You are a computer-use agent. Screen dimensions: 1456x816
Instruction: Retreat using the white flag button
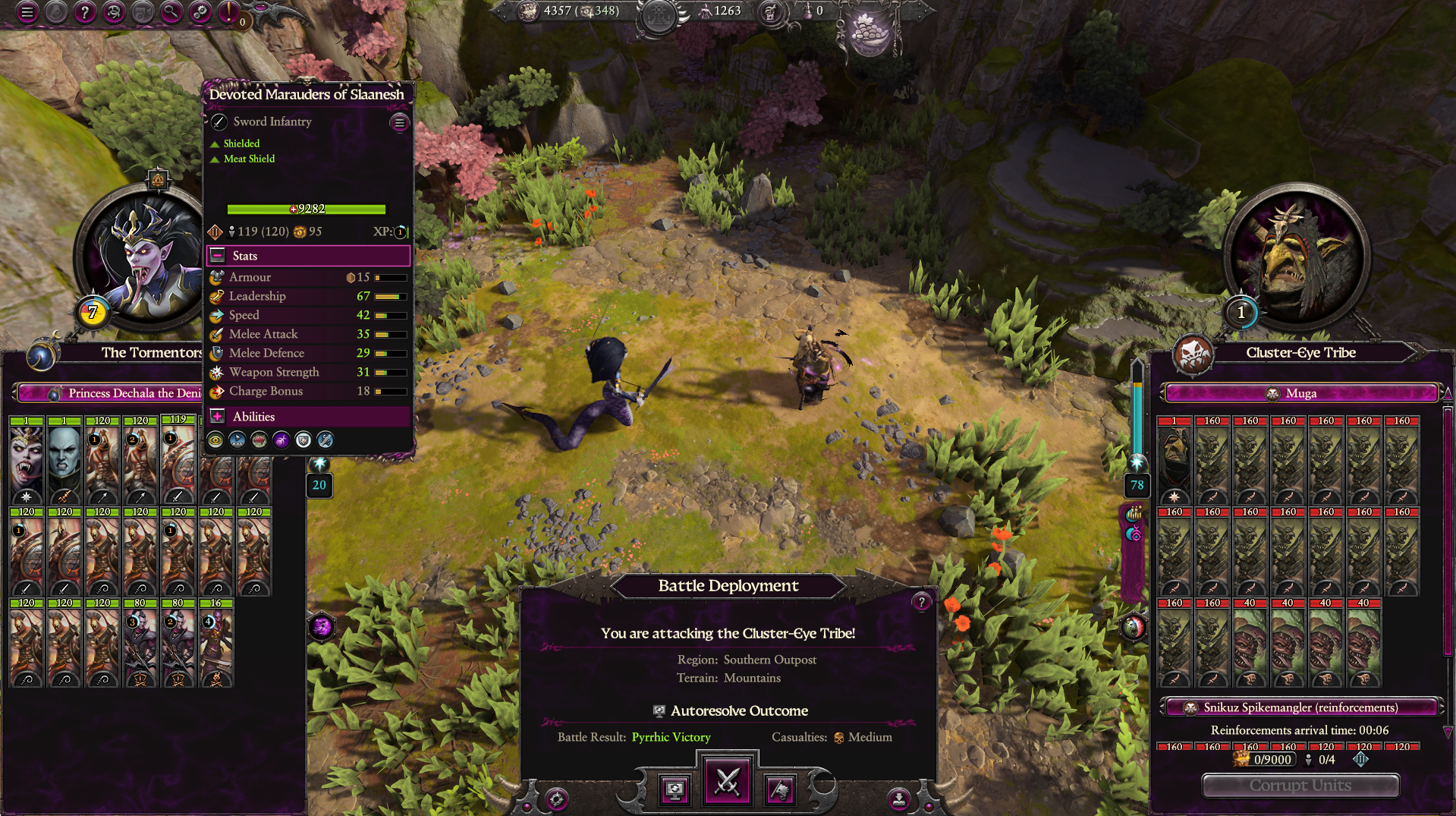coord(780,790)
